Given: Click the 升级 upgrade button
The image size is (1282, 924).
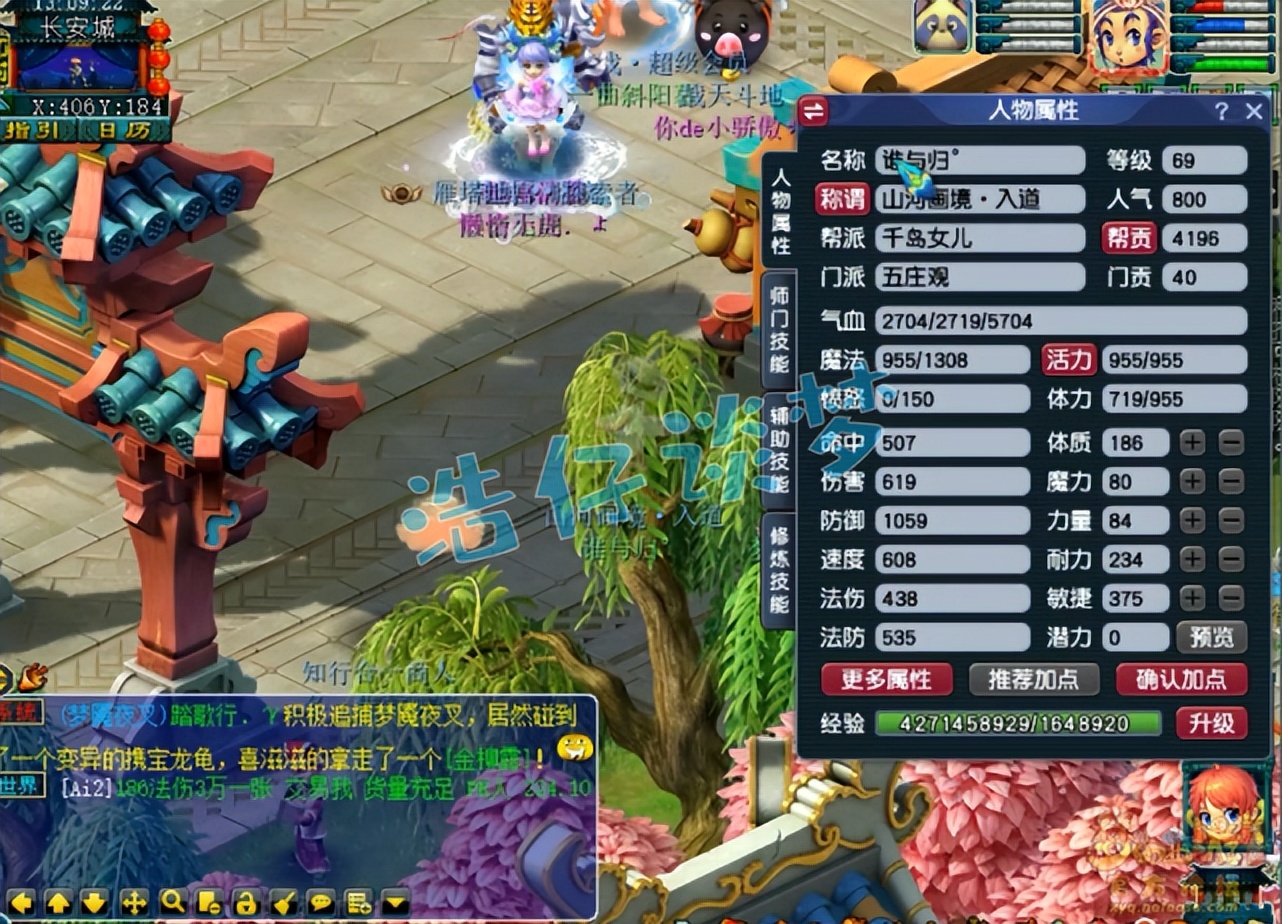Looking at the screenshot, I should pos(1211,722).
